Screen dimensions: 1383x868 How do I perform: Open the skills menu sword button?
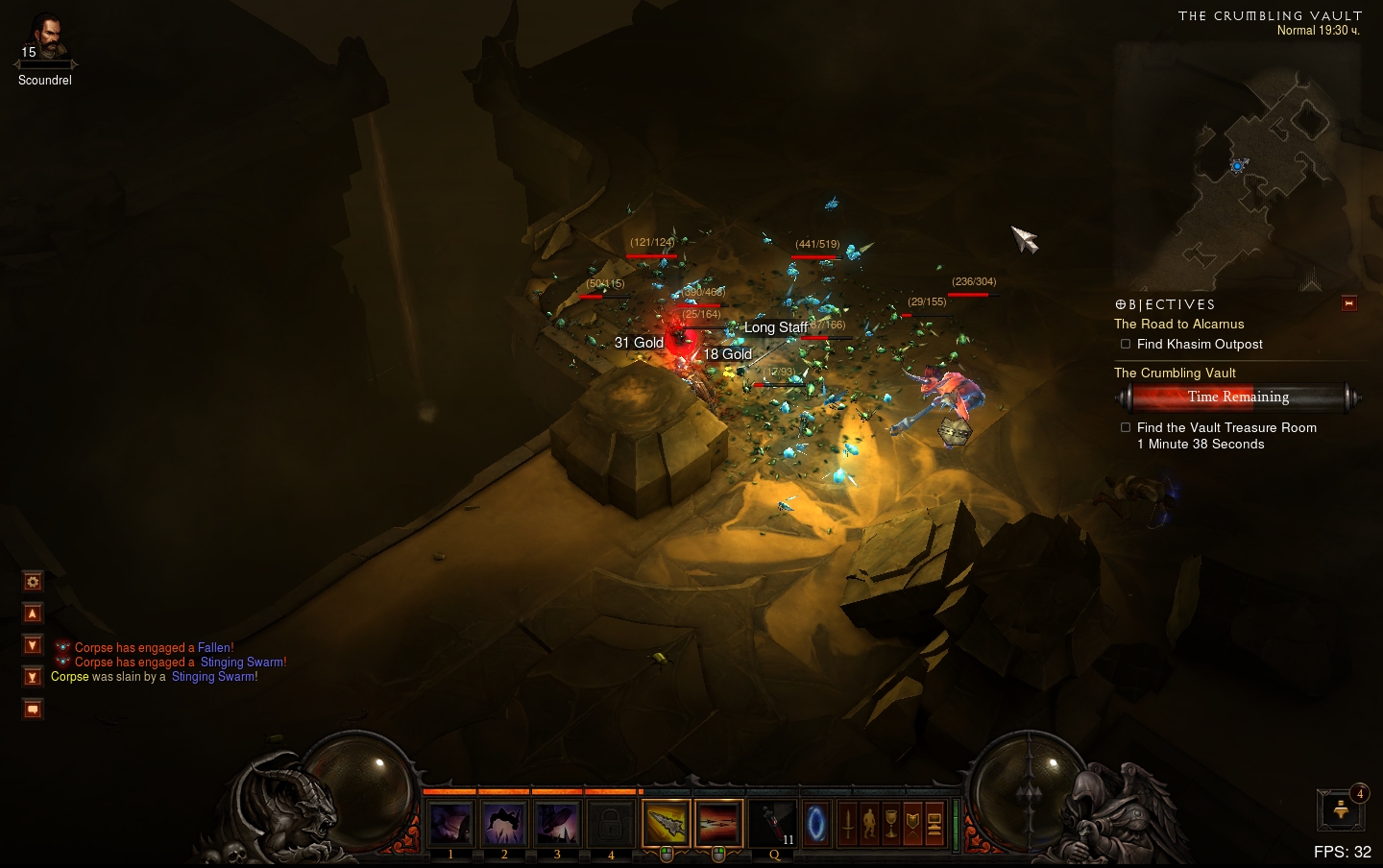click(847, 824)
